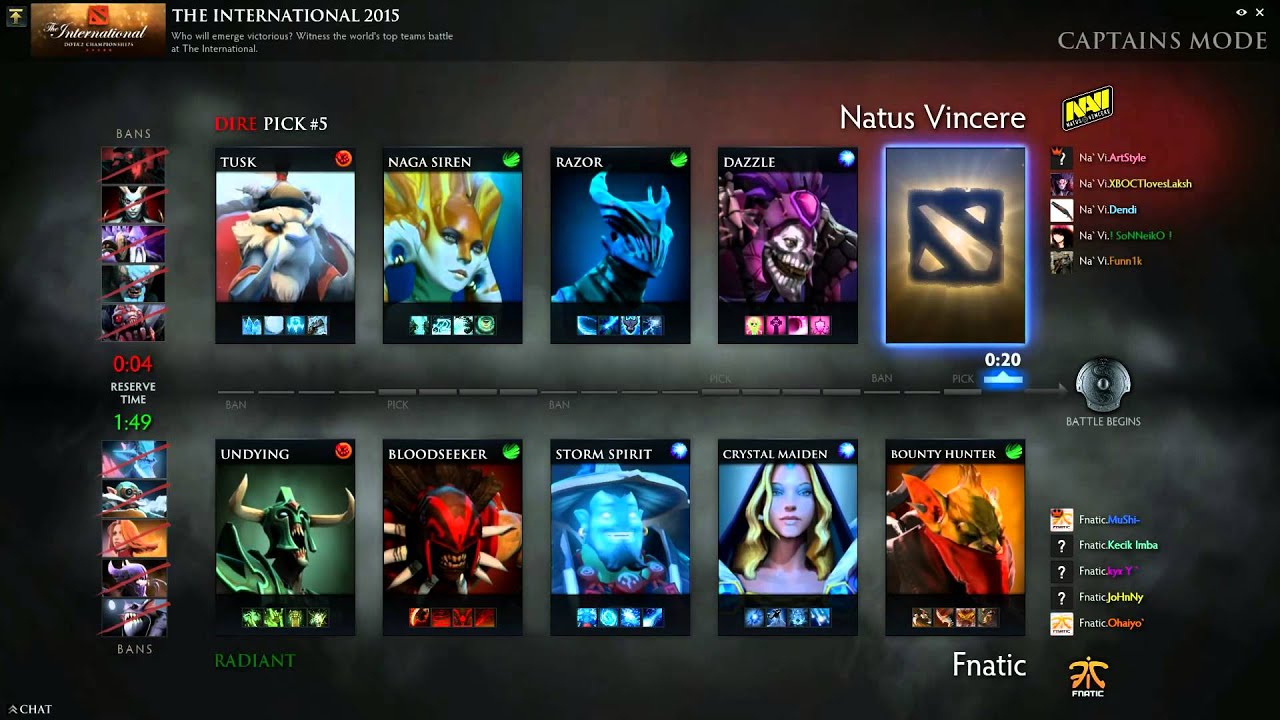Viewport: 1280px width, 720px height.
Task: Select Fnatic.MuShi- in the player list
Action: coord(1108,520)
